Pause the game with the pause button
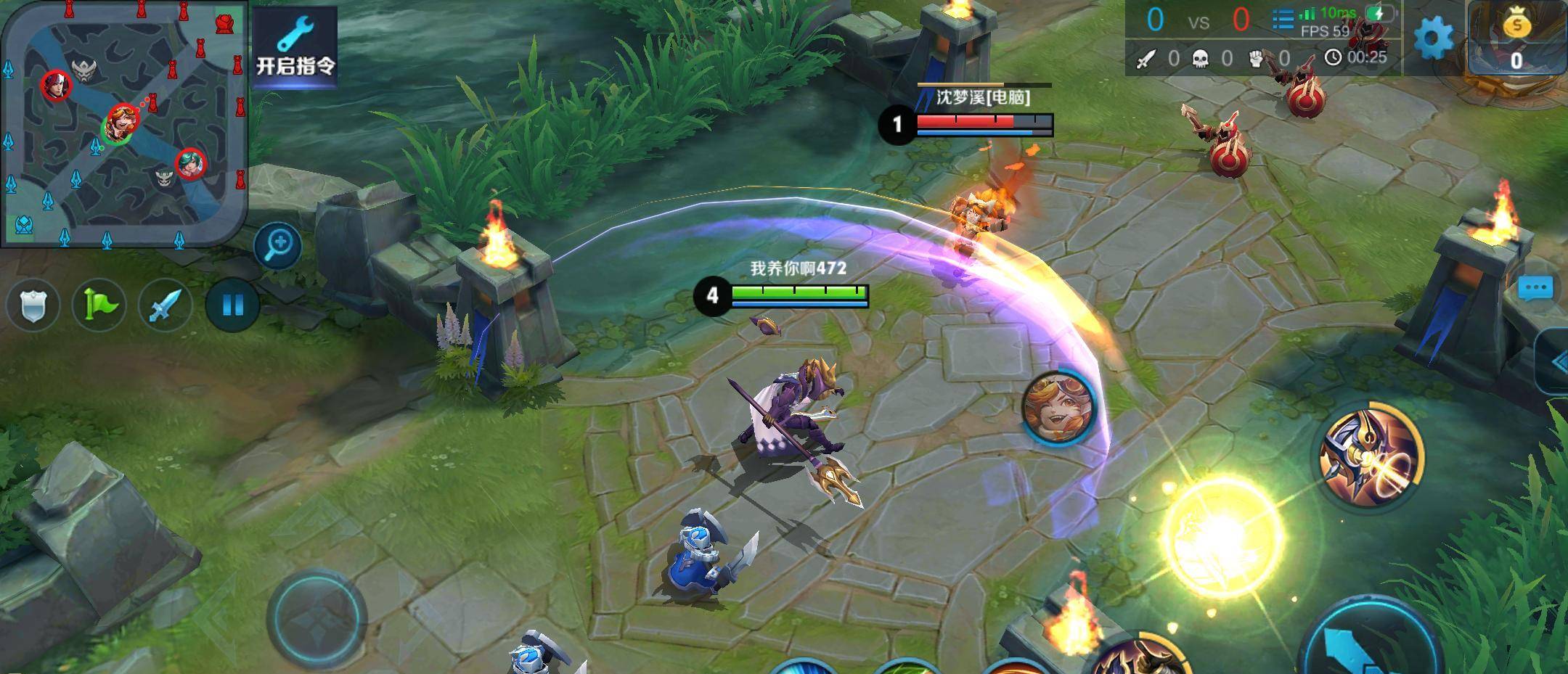The height and width of the screenshot is (674, 1568). (232, 305)
